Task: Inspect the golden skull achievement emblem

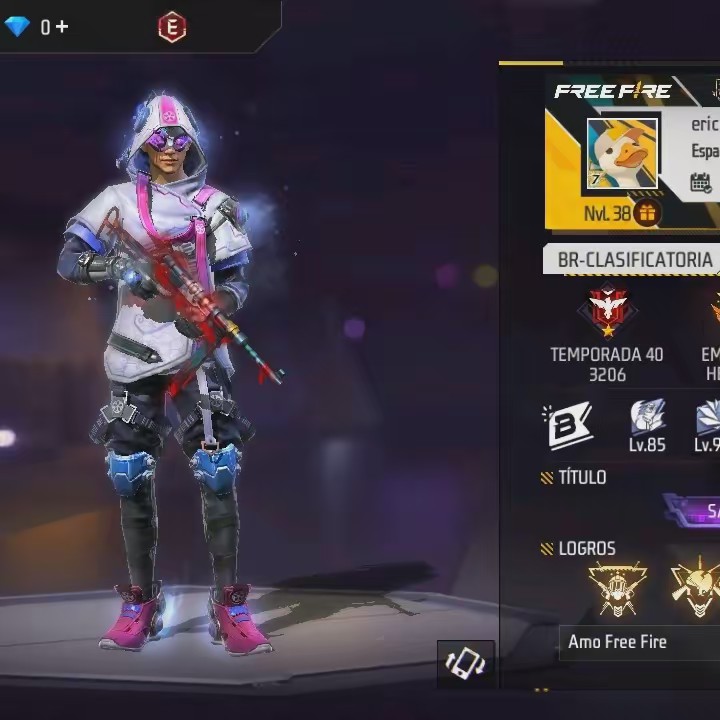Action: click(696, 588)
